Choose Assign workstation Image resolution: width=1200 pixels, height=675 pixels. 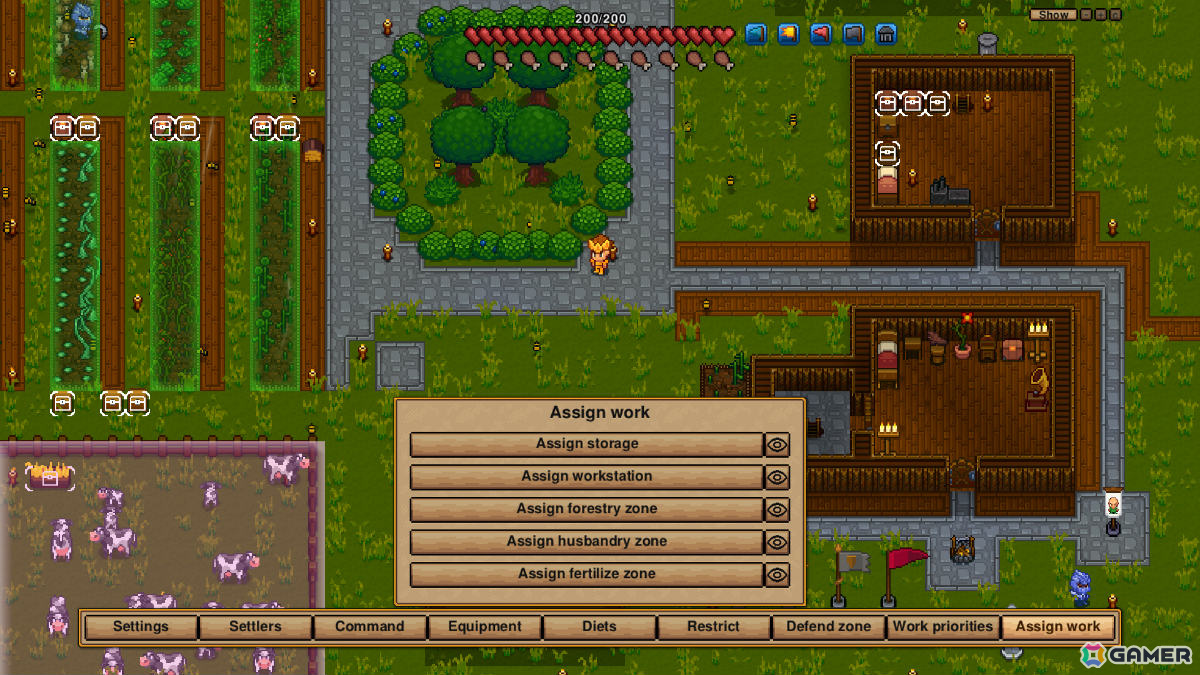click(x=587, y=477)
